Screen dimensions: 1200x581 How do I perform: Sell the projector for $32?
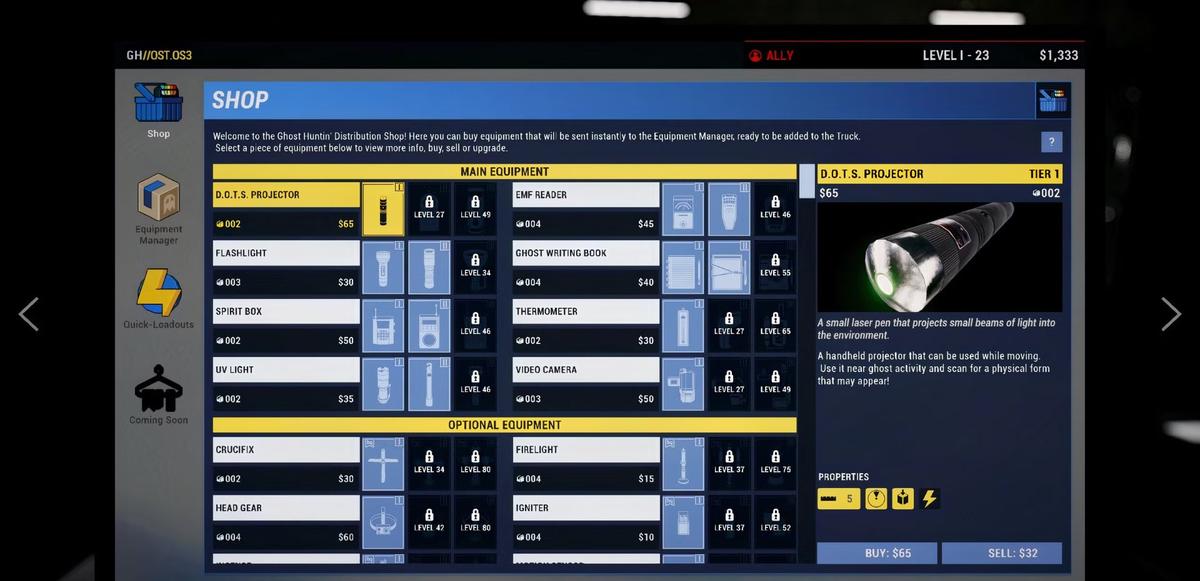coord(1001,553)
